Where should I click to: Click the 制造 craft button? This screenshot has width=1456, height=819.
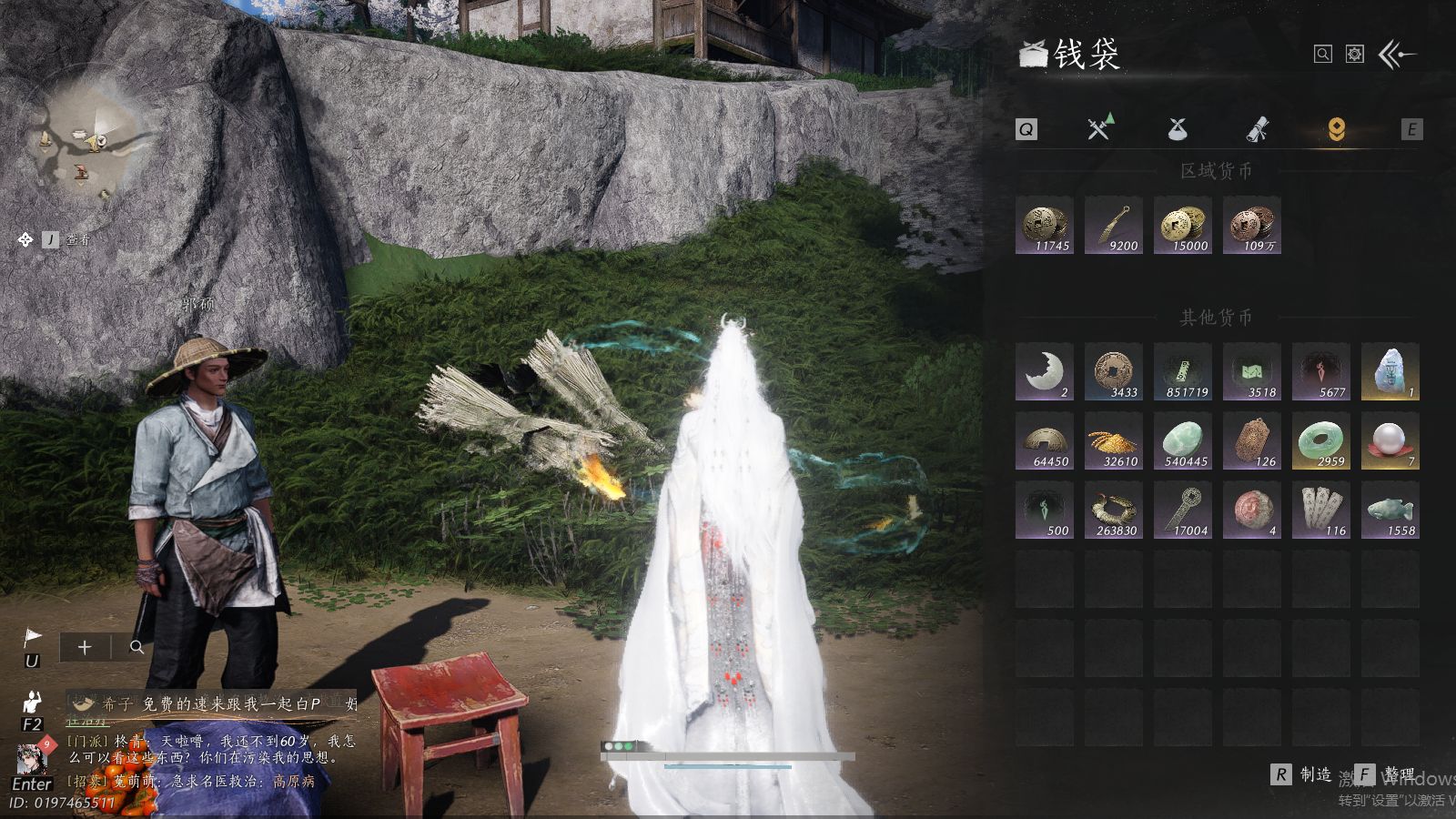click(1303, 774)
